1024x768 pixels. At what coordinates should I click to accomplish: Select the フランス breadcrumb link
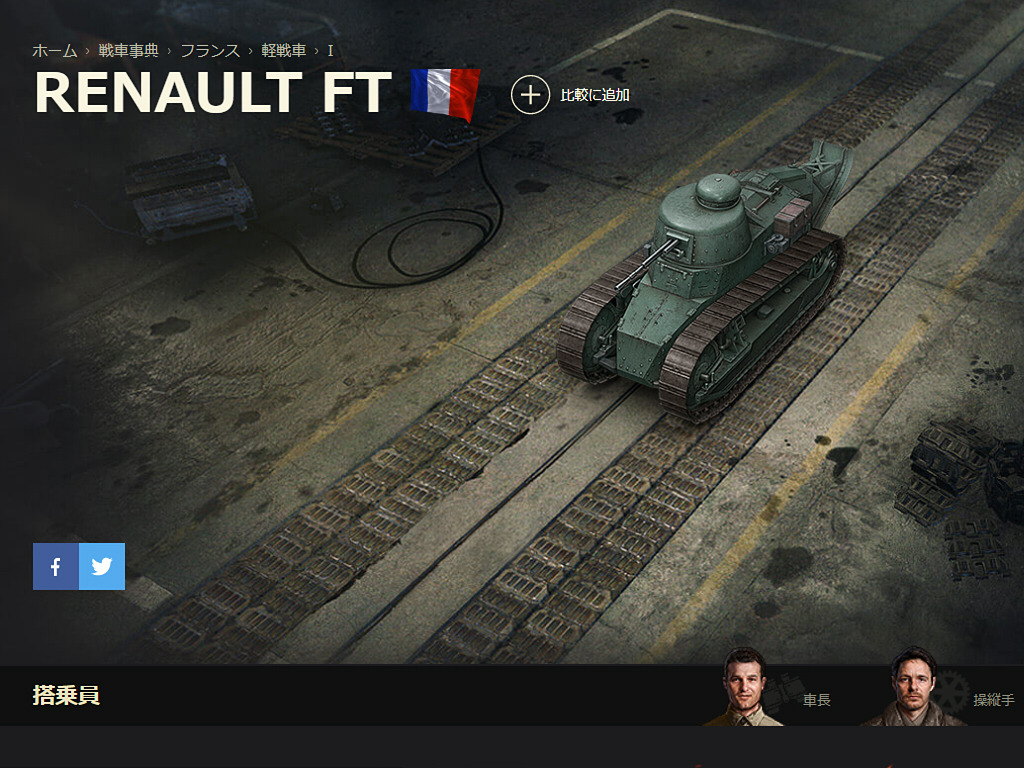point(210,51)
